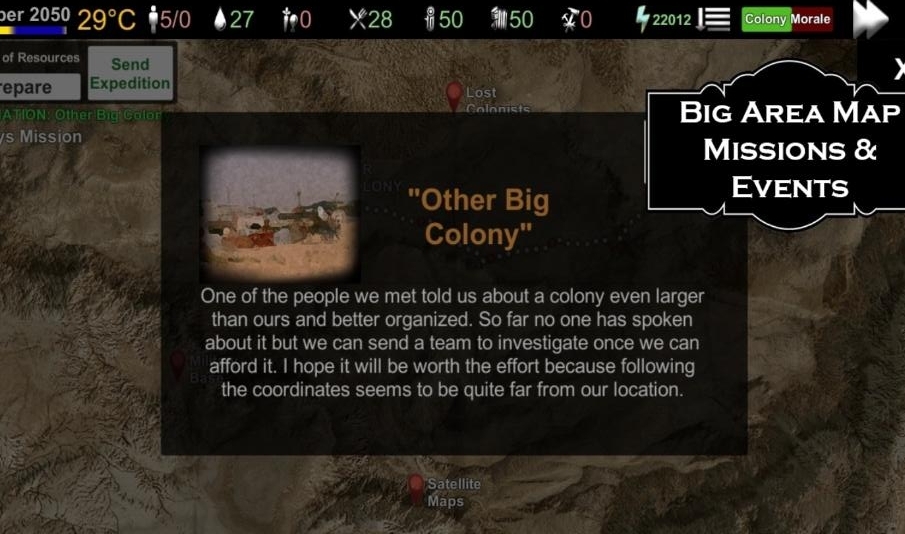Activate the fast-forward arrows
This screenshot has width=905, height=534.
(x=871, y=19)
